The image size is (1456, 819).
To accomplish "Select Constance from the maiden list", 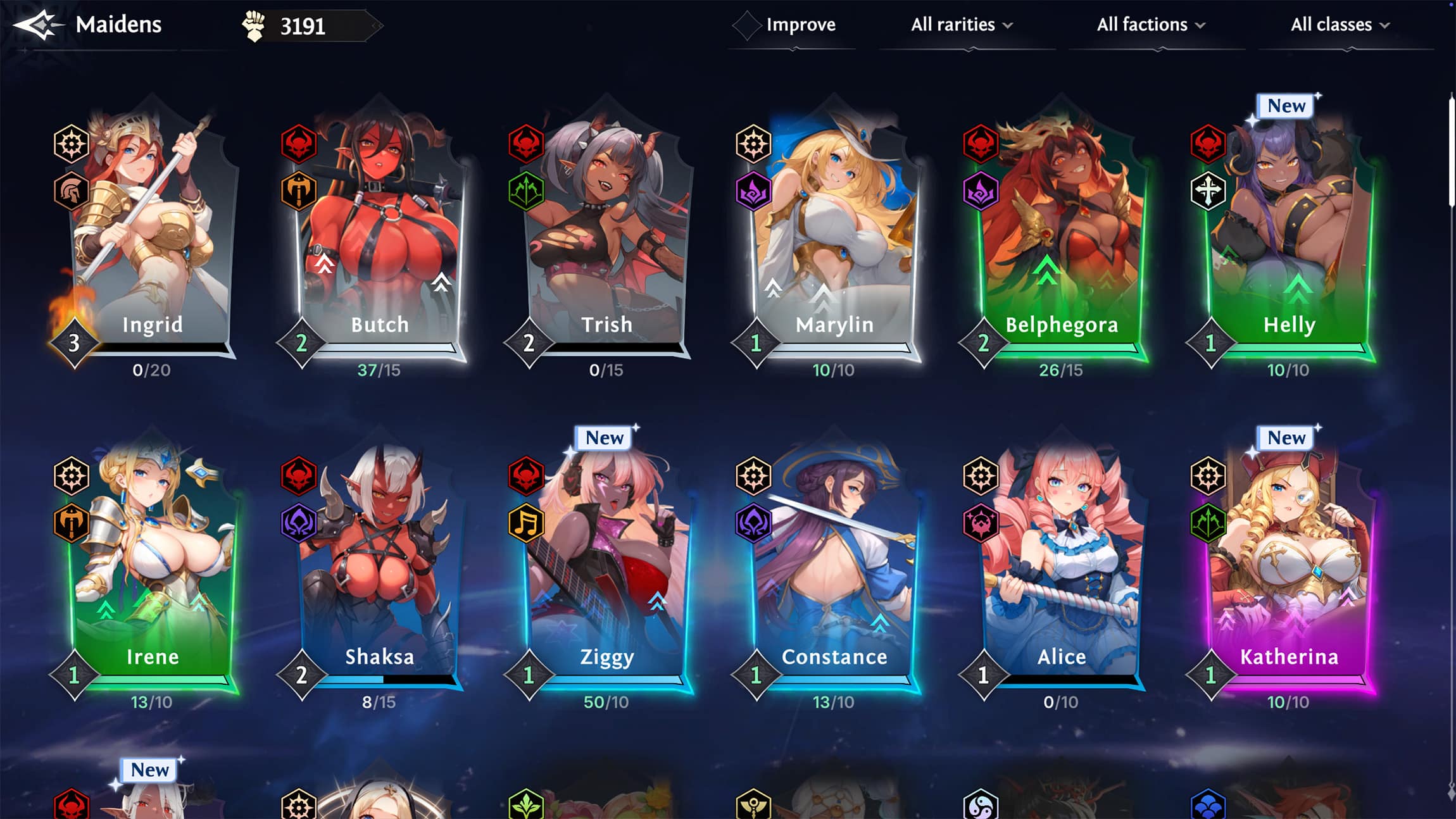I will 832,557.
